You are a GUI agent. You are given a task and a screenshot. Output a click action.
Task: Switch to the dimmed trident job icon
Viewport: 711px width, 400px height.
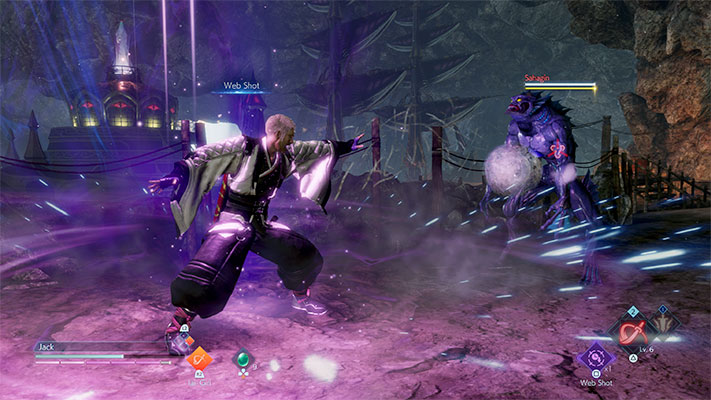(661, 323)
